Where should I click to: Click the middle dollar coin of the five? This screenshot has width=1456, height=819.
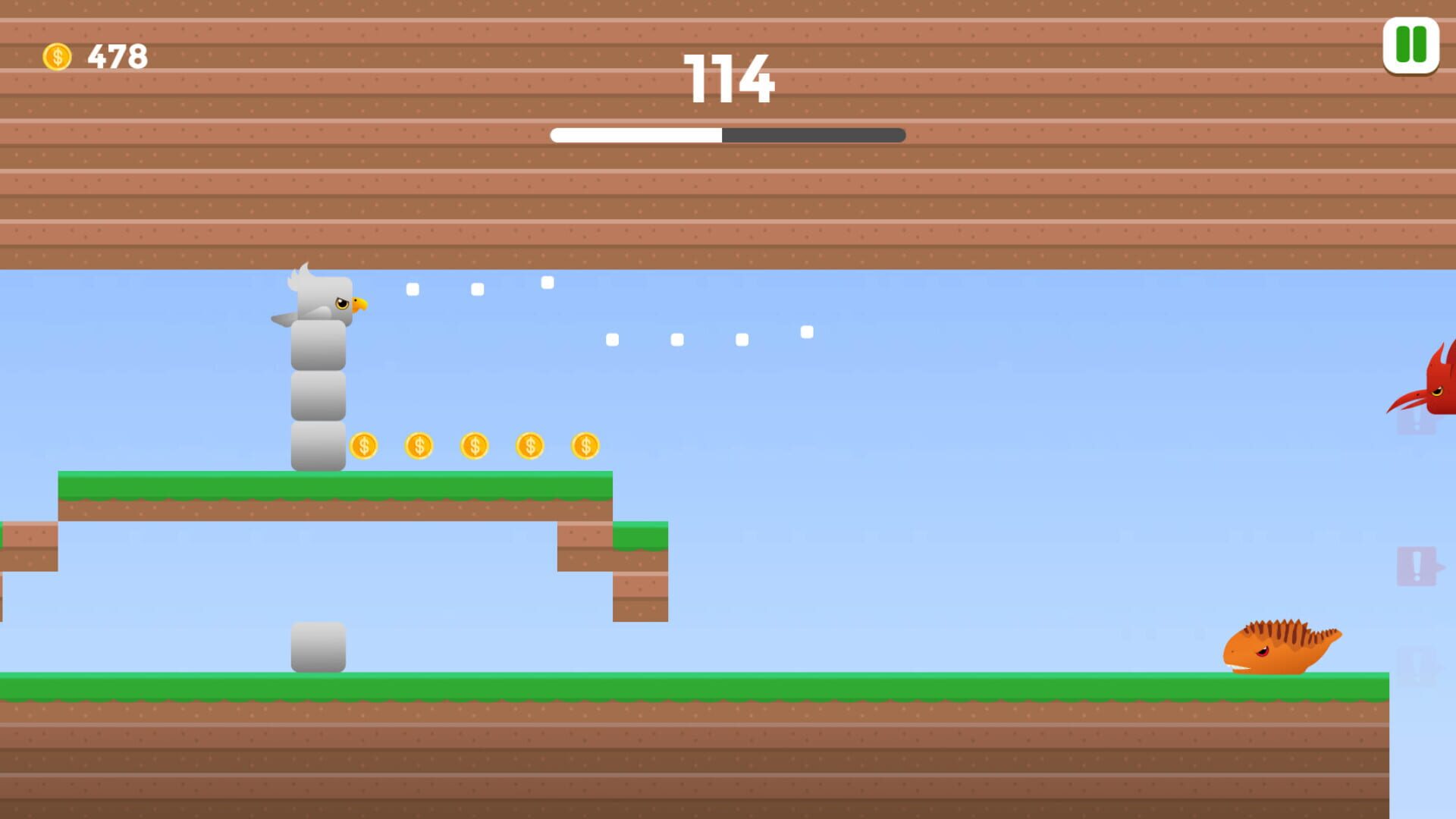pyautogui.click(x=473, y=447)
